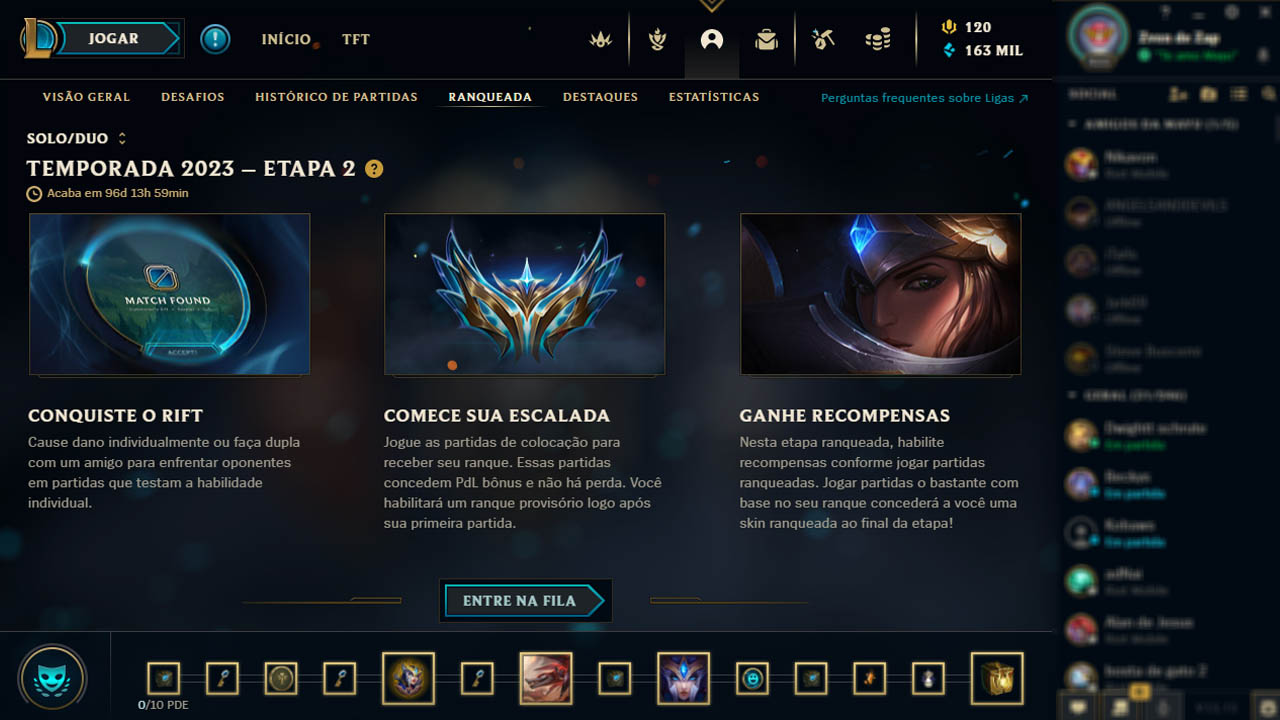Viewport: 1280px width, 720px height.
Task: Click the champion mastery mask icon bottom left
Action: (52, 676)
